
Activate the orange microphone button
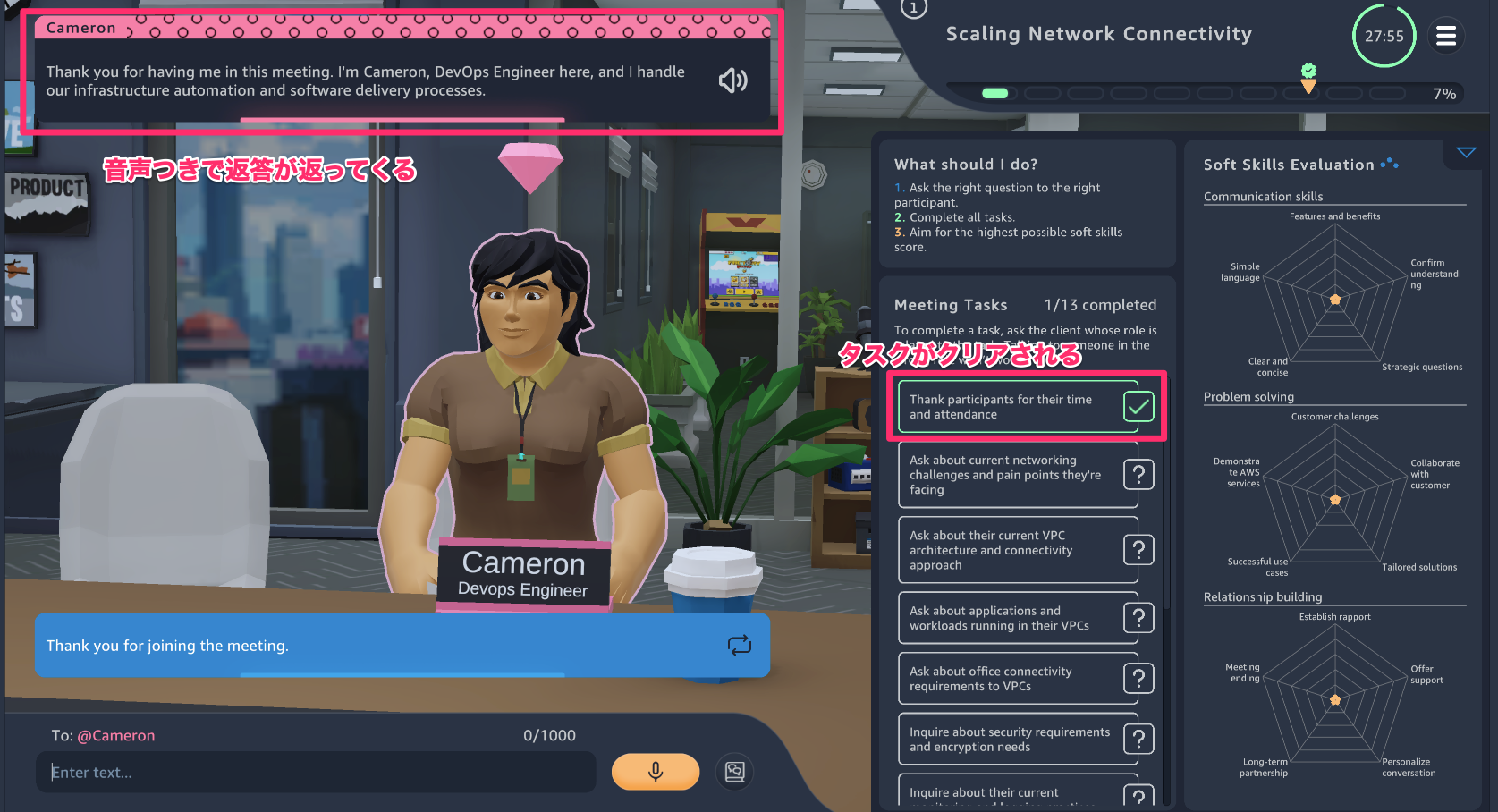click(x=655, y=772)
